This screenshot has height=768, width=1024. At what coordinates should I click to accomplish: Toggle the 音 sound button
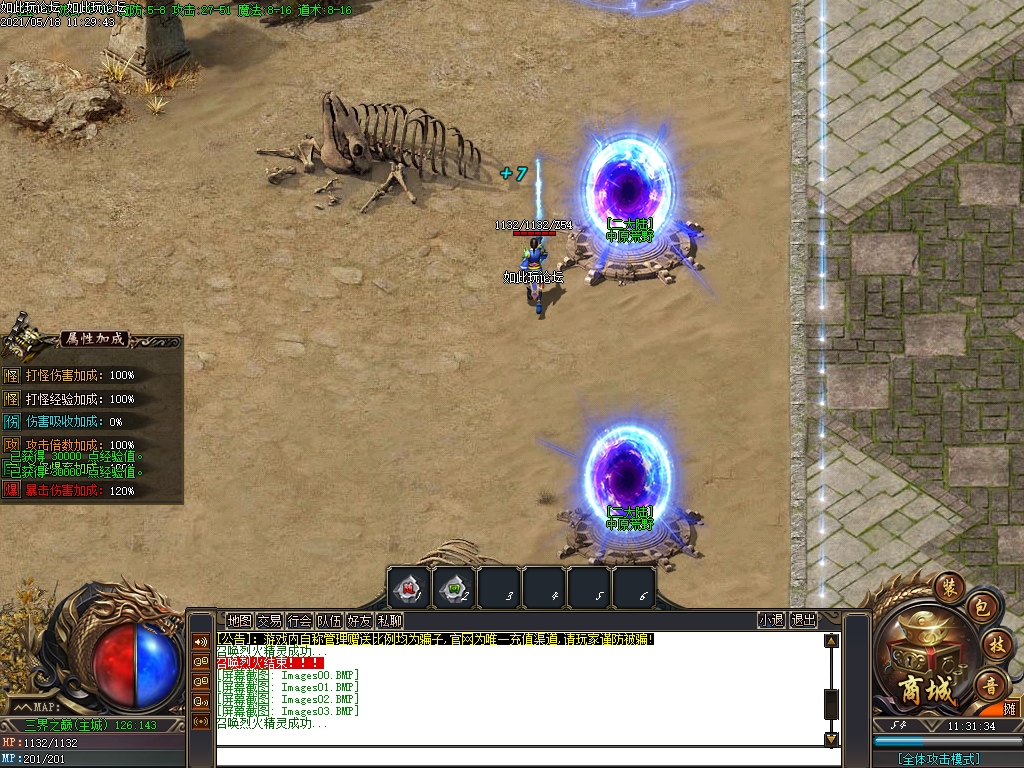coord(991,685)
